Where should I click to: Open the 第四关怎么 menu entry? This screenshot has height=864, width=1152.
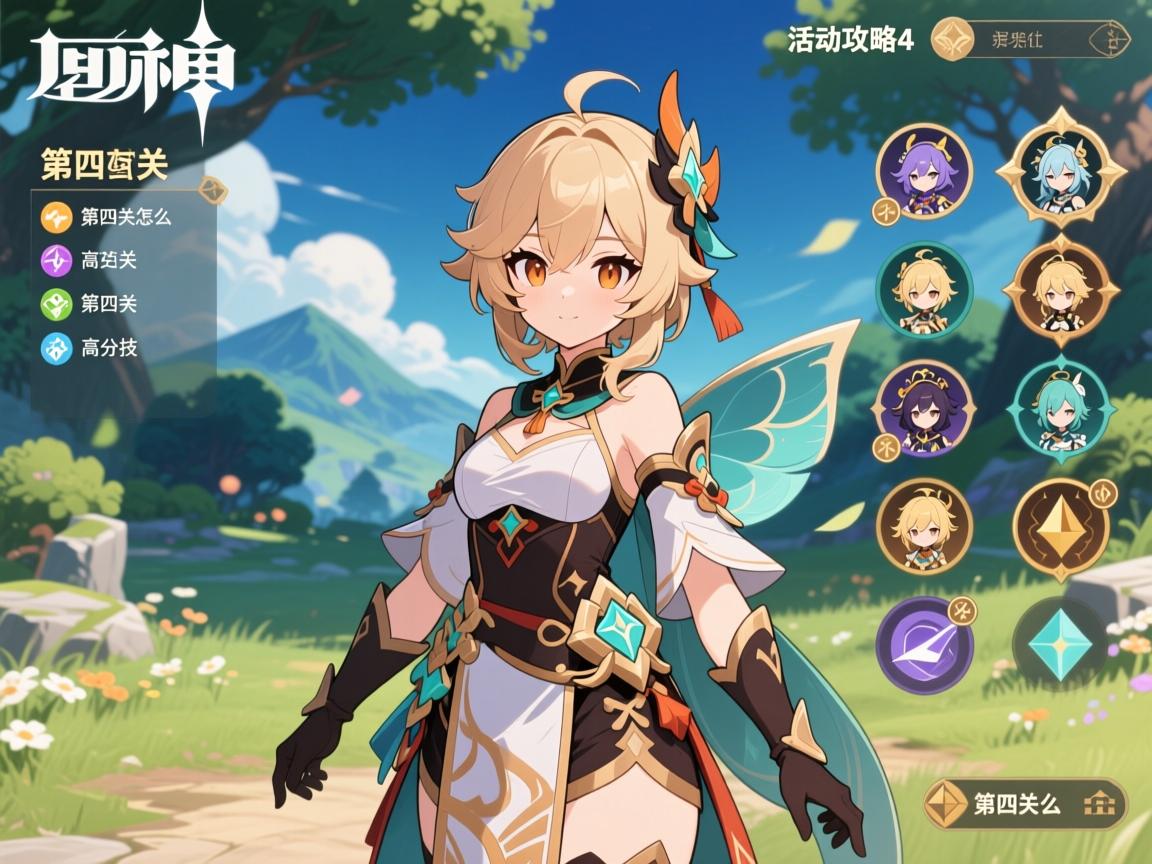(x=110, y=217)
